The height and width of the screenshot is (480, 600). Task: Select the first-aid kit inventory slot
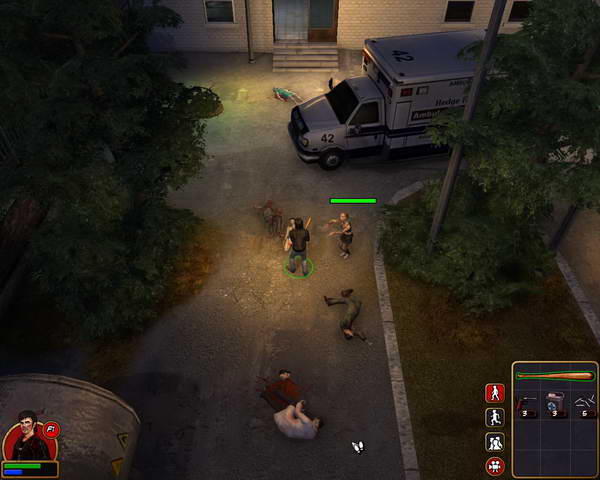point(555,405)
